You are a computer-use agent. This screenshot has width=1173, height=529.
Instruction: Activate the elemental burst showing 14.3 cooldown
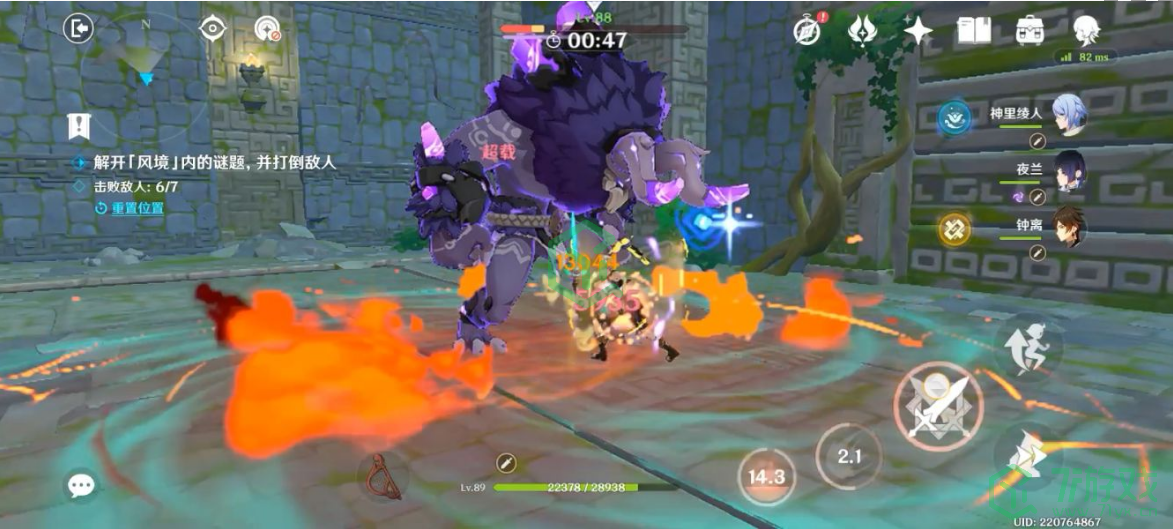(x=766, y=476)
